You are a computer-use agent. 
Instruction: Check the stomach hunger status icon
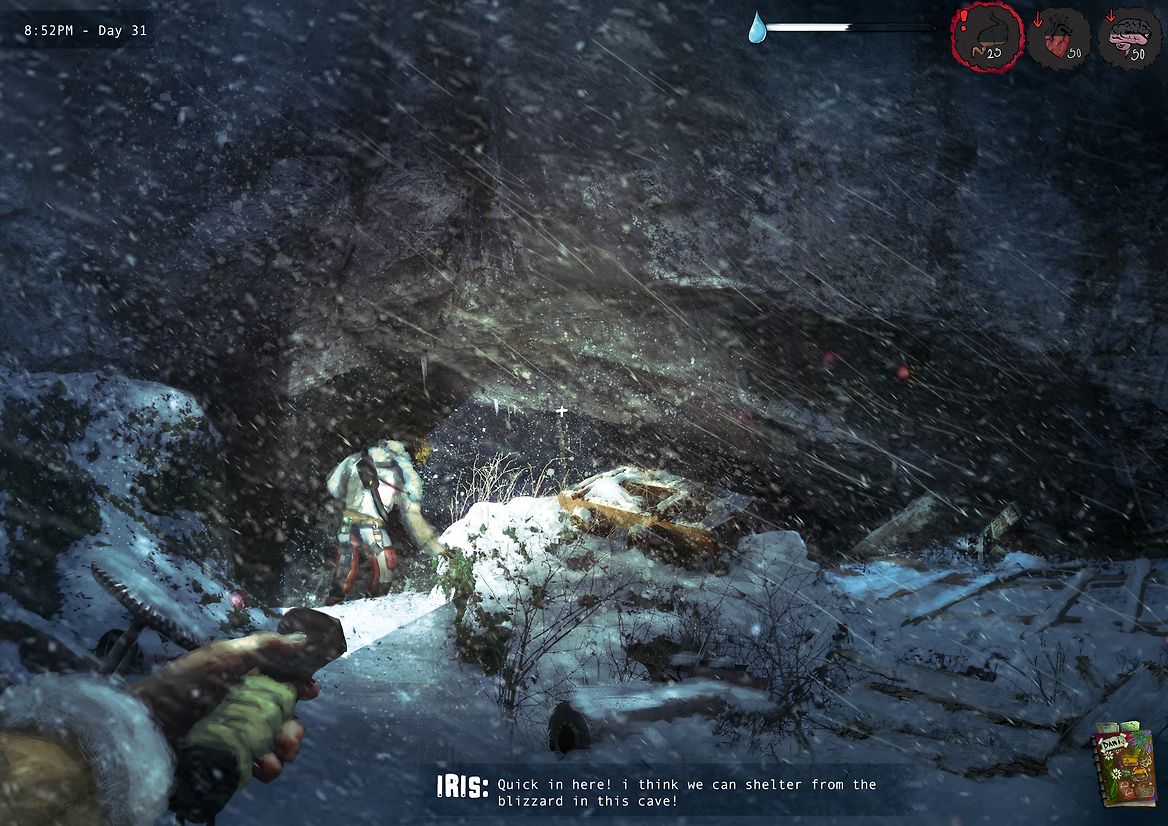[987, 38]
